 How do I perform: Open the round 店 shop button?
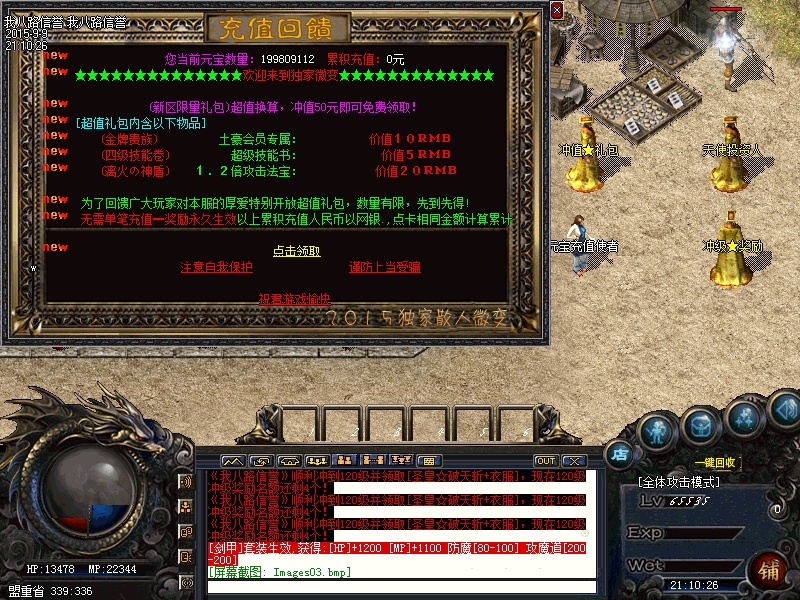[x=619, y=453]
